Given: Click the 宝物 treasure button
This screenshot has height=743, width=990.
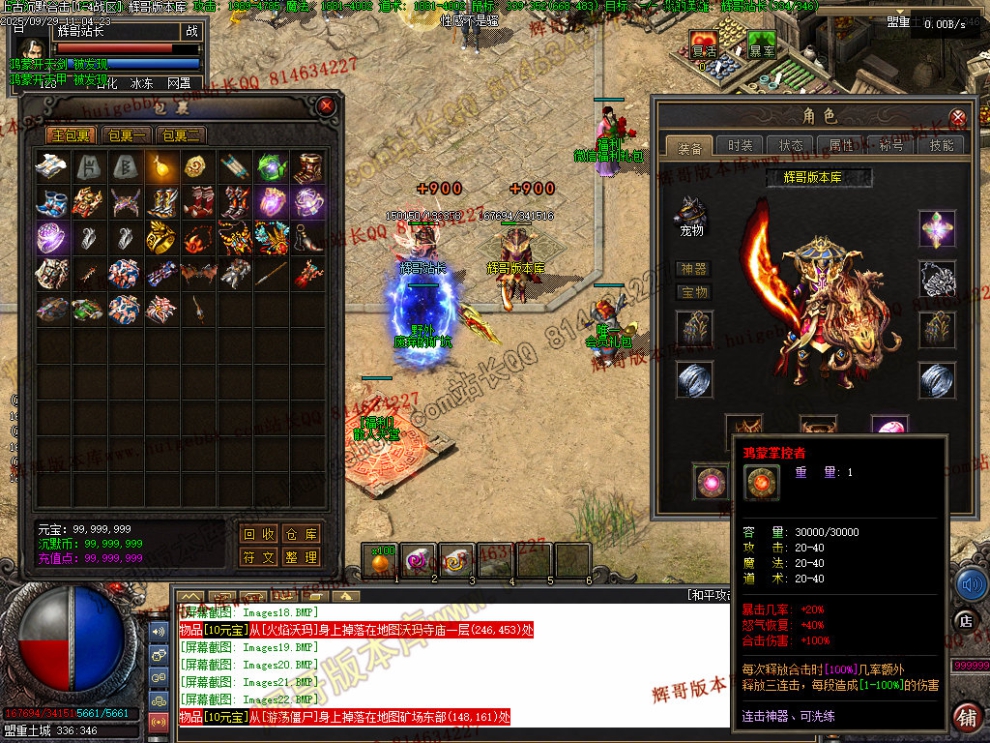Looking at the screenshot, I should 694,292.
